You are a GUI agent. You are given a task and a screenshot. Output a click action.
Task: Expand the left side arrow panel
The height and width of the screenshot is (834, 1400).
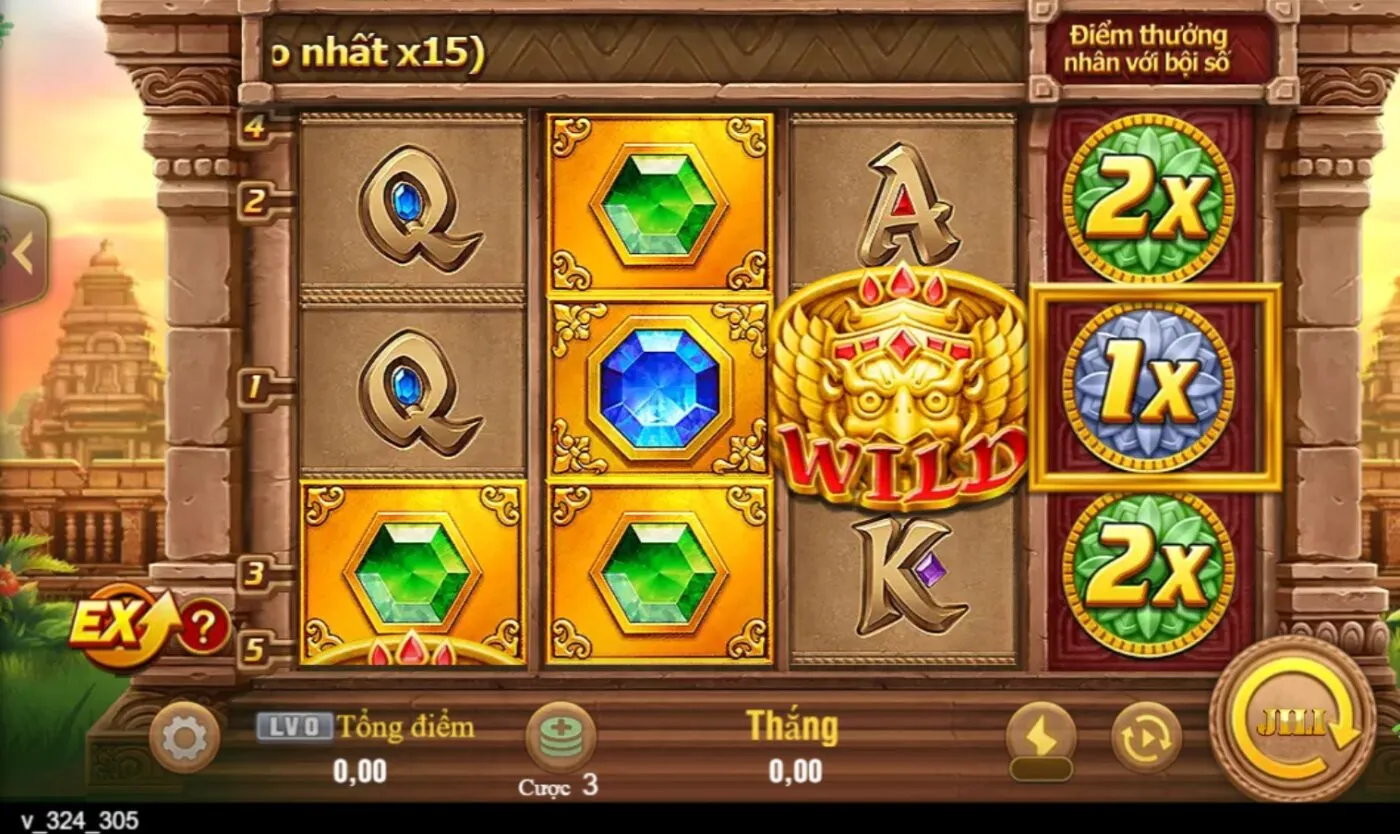tap(22, 252)
